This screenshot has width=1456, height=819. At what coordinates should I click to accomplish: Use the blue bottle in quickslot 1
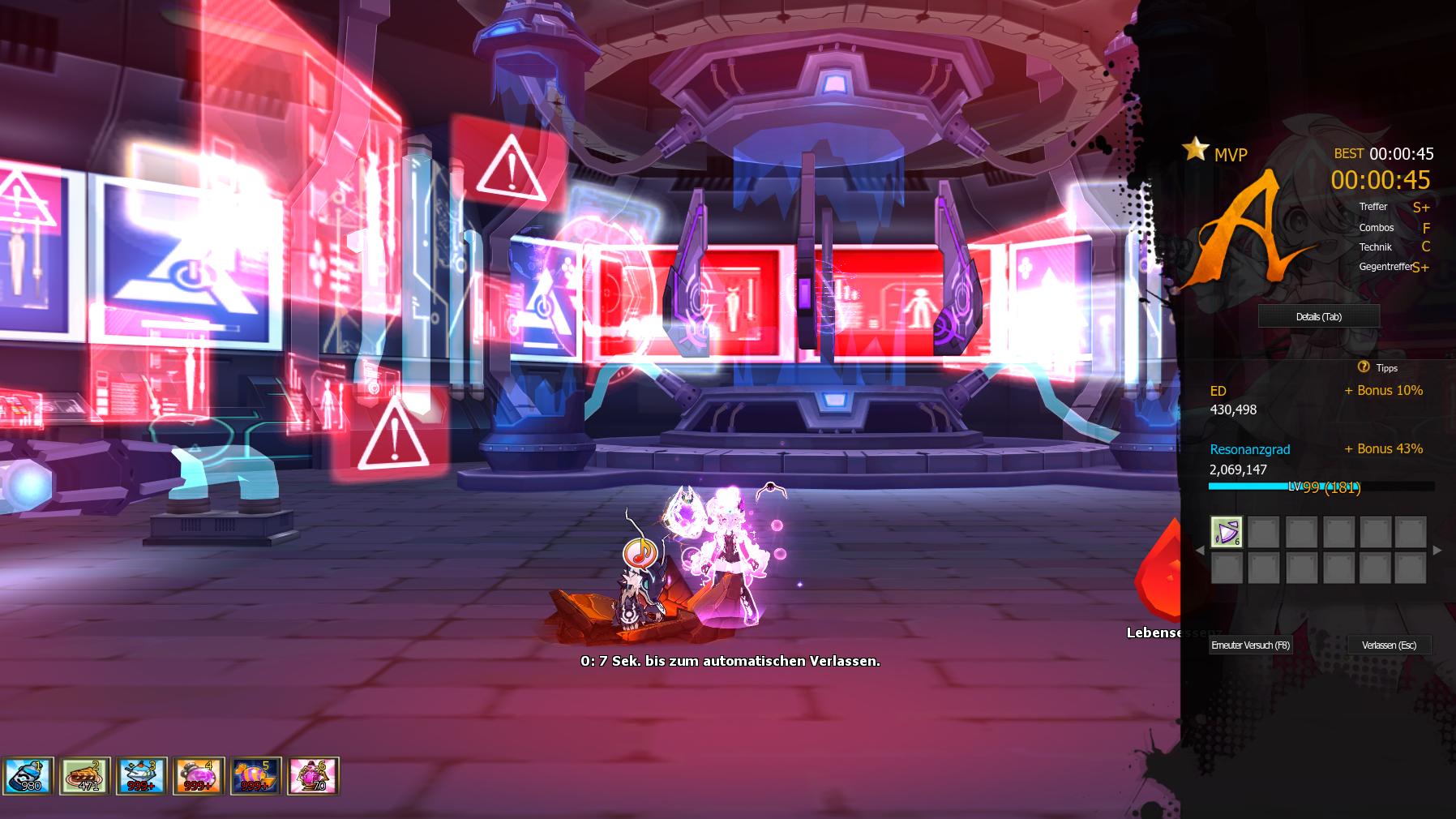click(28, 776)
